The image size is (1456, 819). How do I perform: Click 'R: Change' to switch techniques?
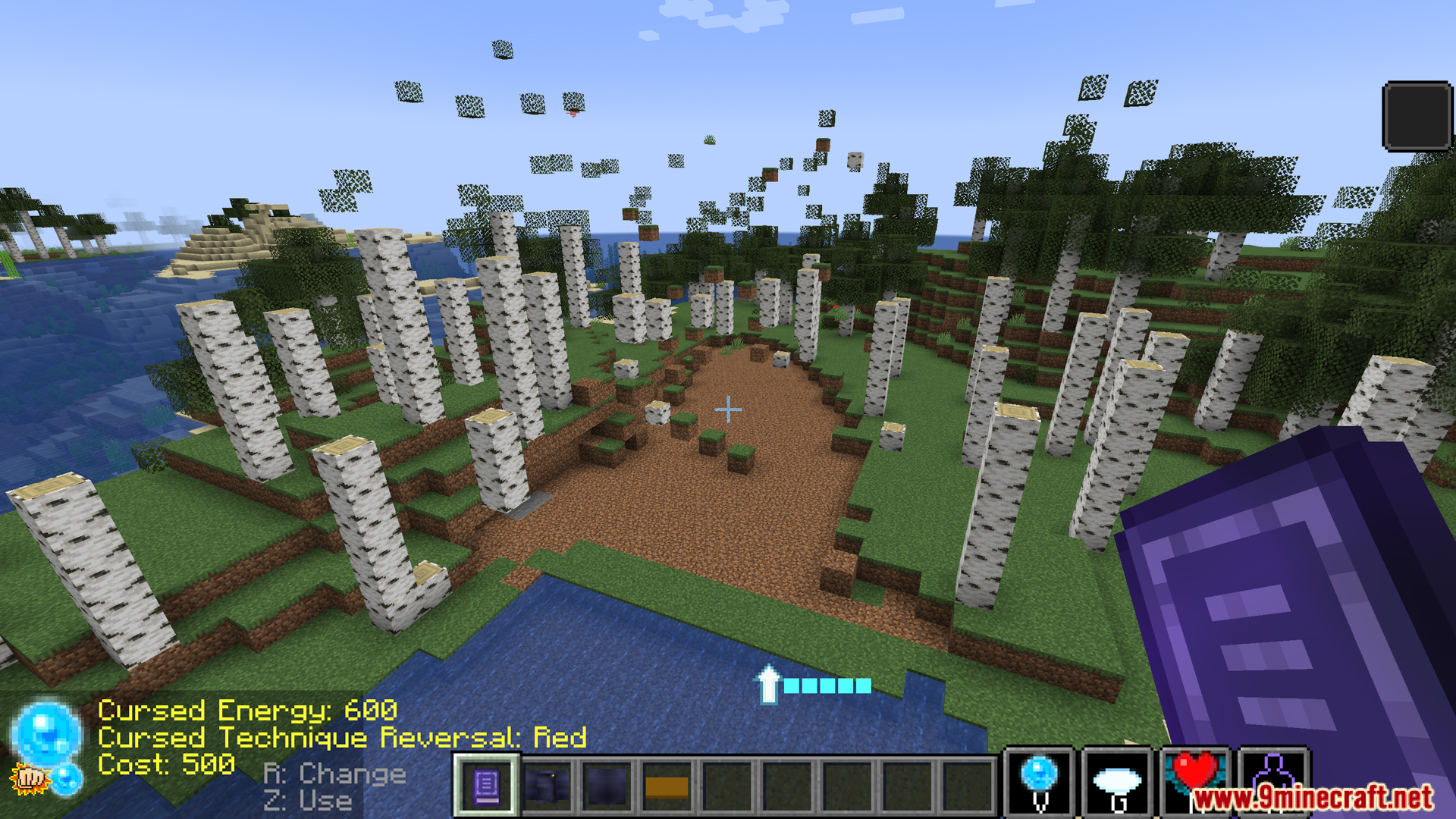pyautogui.click(x=334, y=773)
